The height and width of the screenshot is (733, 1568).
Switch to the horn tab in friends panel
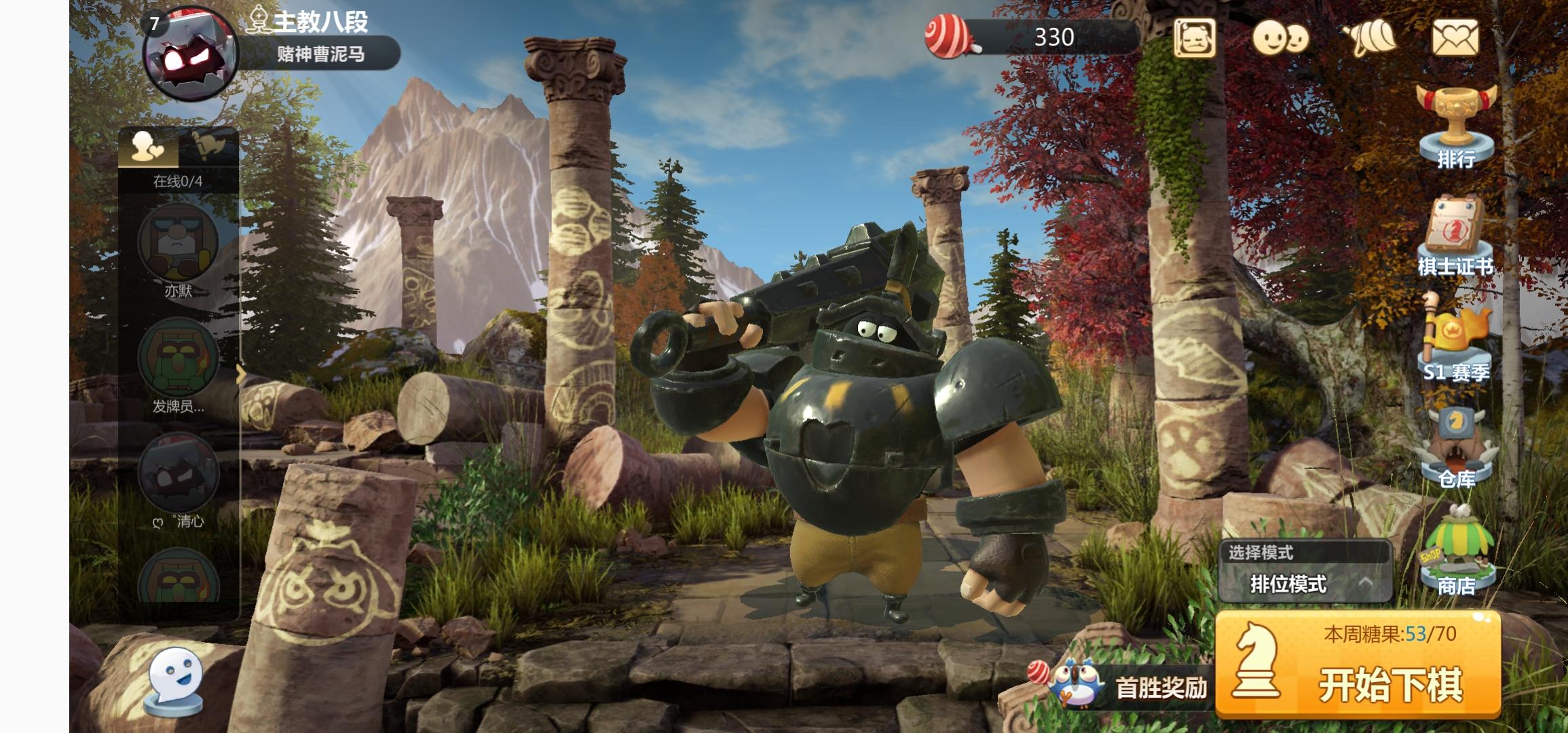[x=208, y=147]
